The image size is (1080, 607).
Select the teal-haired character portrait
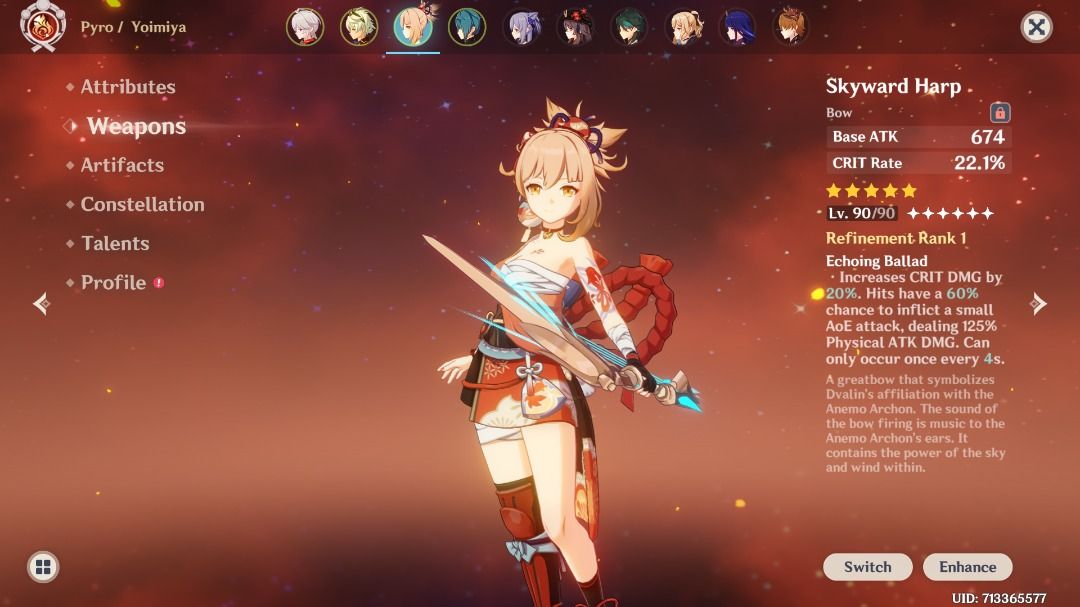[x=467, y=27]
